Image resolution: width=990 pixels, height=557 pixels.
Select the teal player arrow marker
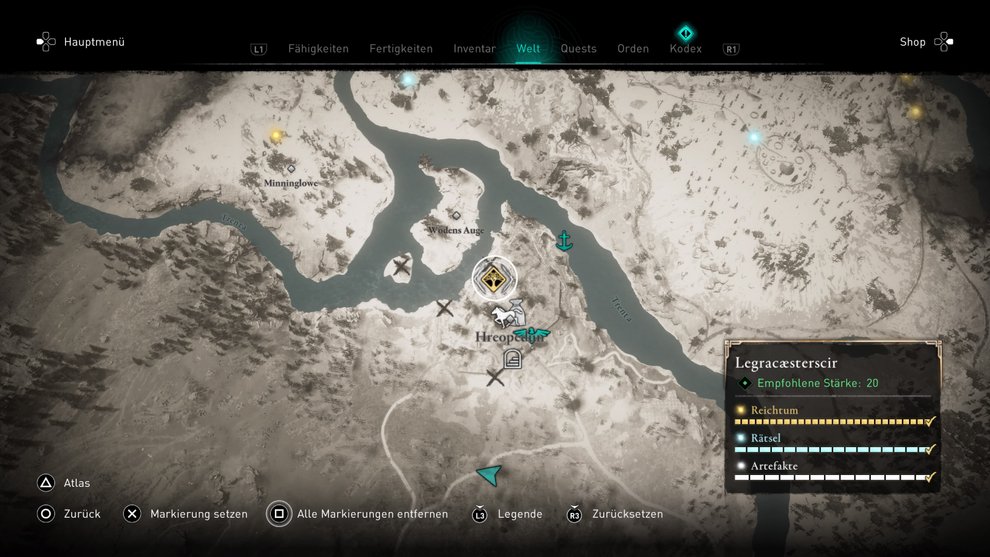489,474
